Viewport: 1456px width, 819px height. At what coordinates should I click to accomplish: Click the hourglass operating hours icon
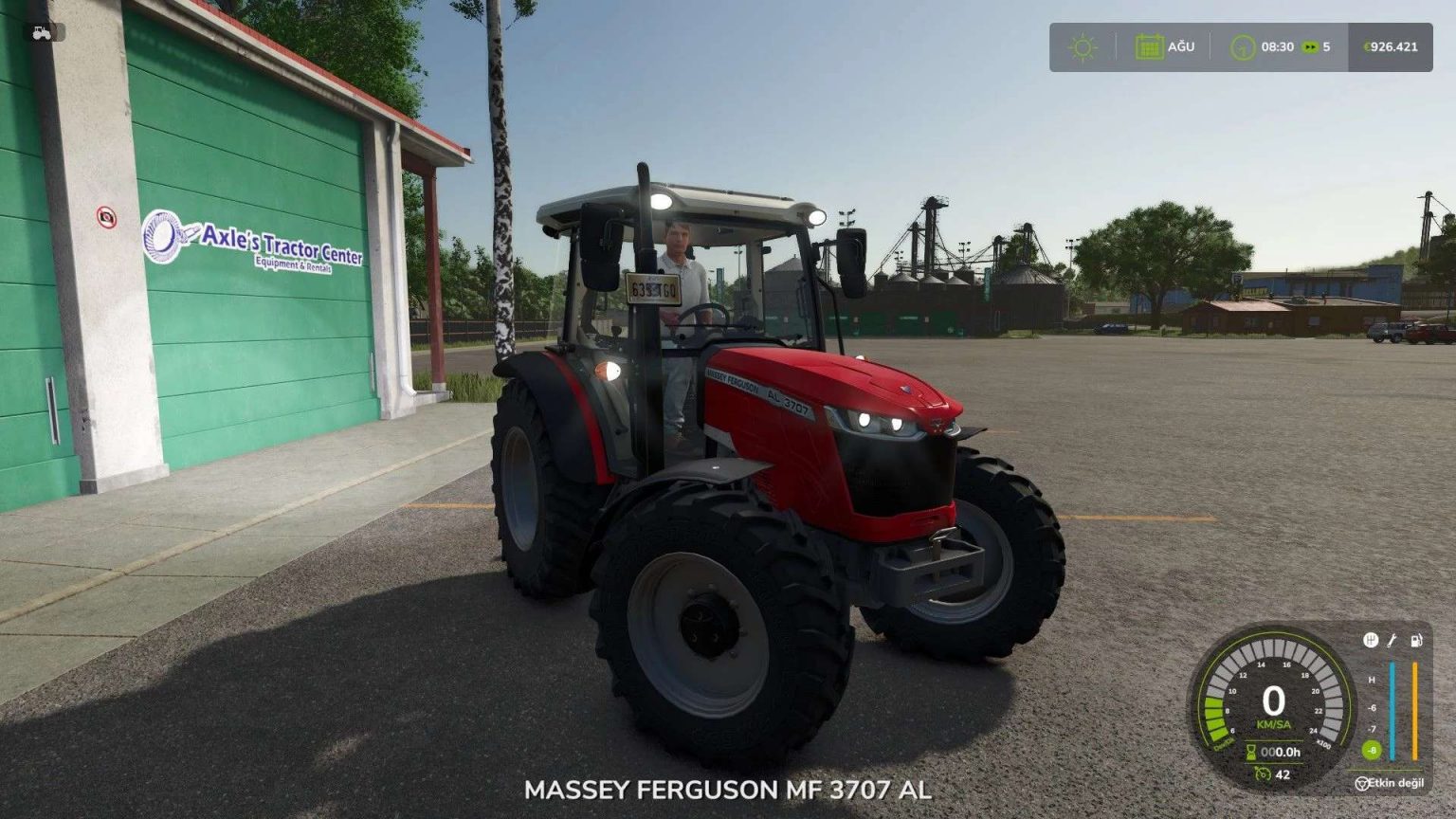1251,752
